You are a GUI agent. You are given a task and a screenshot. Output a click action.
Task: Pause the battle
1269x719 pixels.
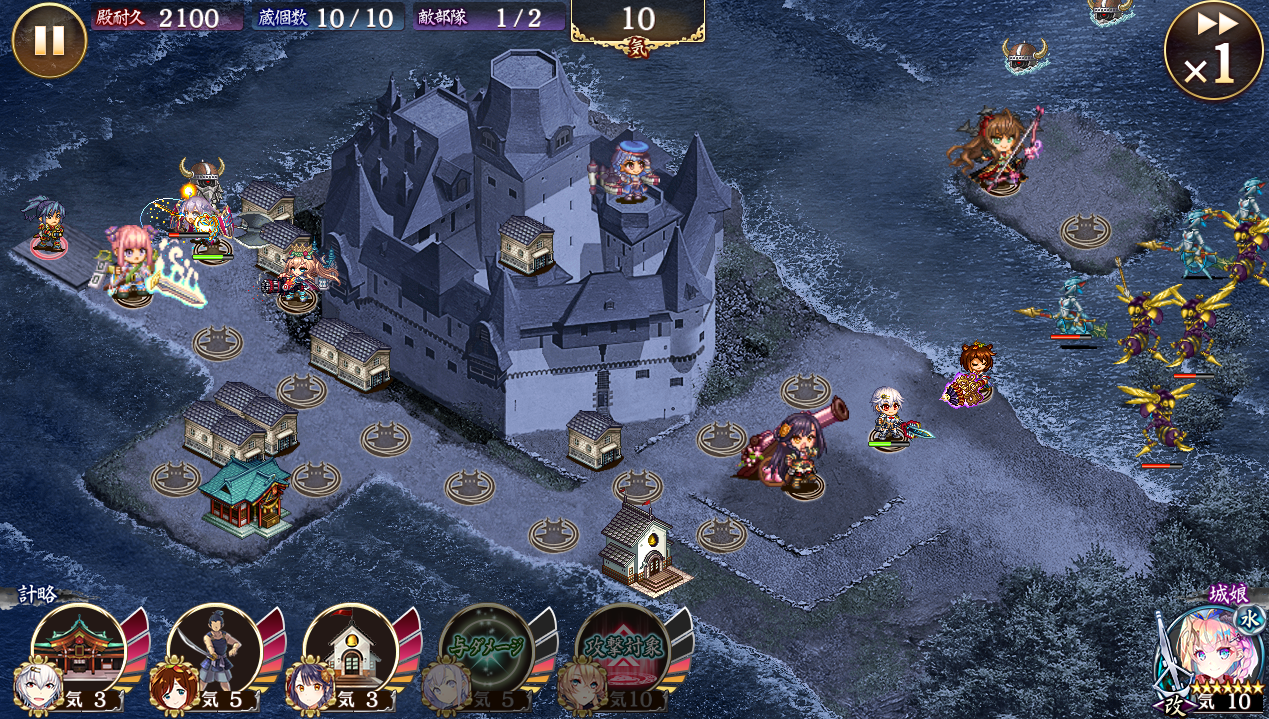click(49, 40)
